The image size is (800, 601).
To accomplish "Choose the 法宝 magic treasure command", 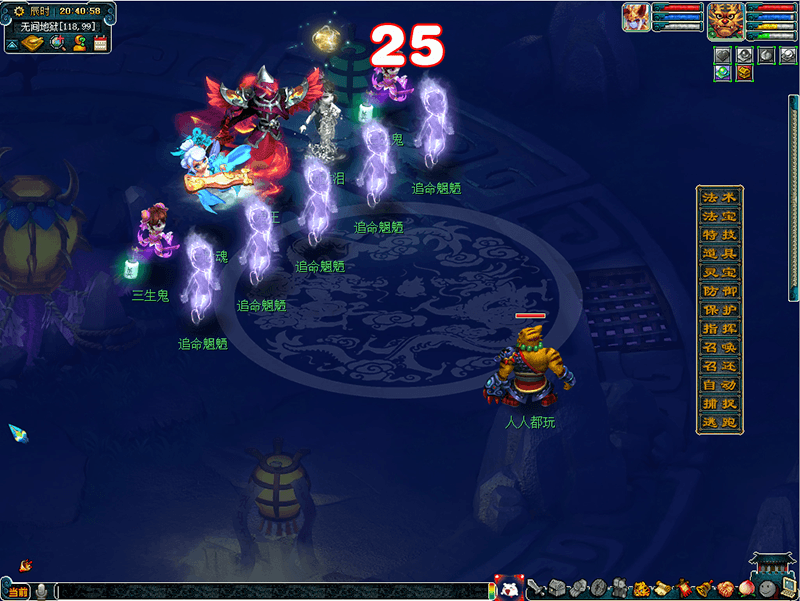I will pyautogui.click(x=719, y=215).
